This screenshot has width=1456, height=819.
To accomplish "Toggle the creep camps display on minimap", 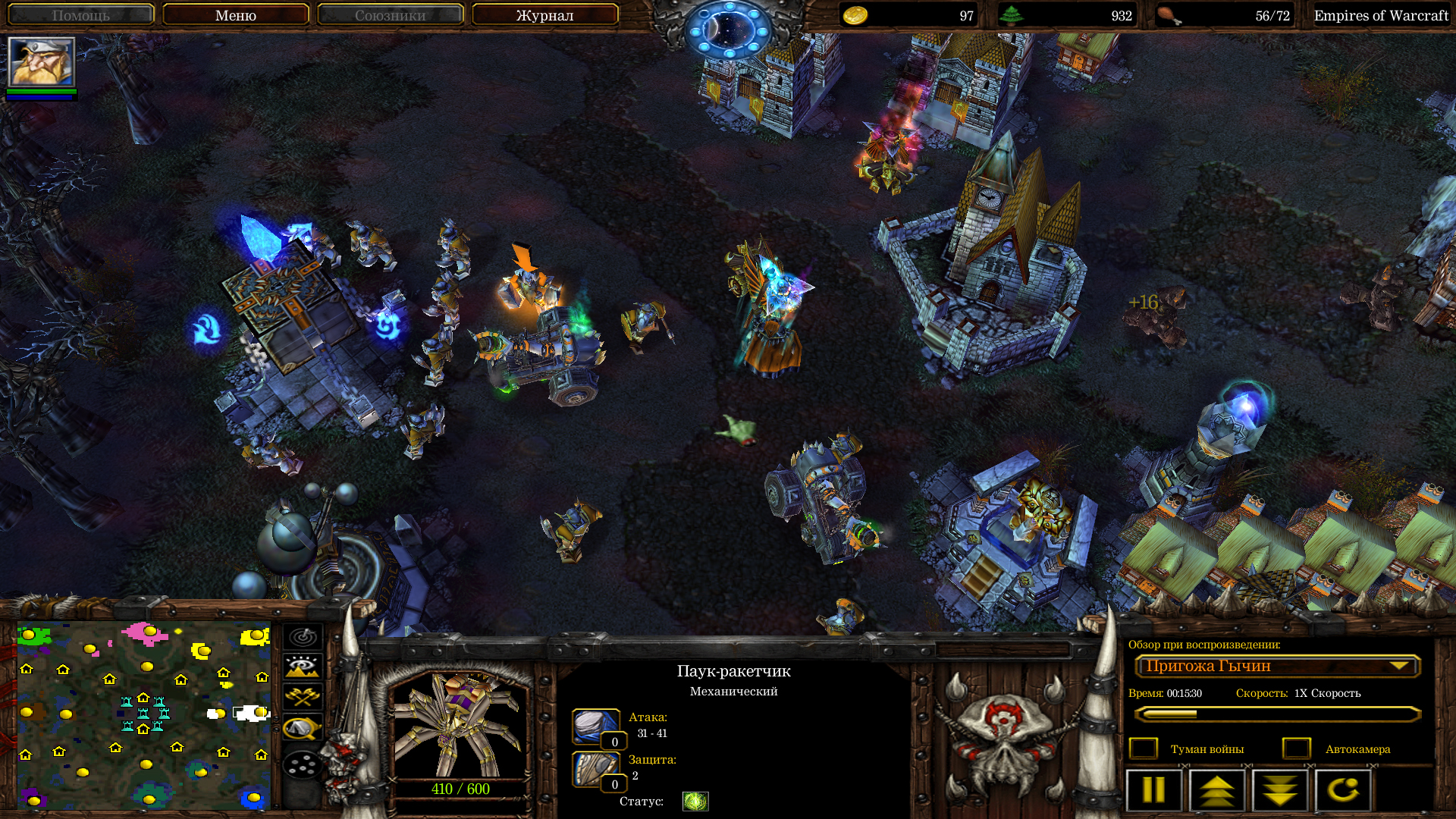I will click(x=303, y=727).
